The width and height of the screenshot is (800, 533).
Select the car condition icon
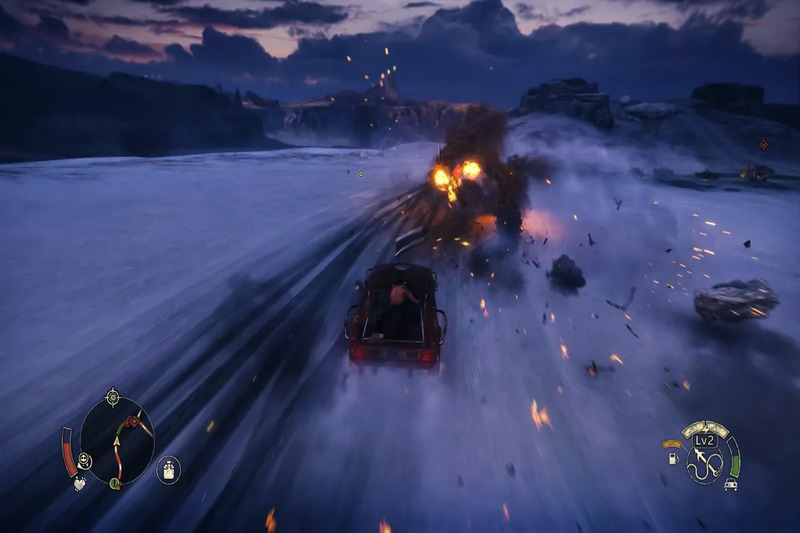click(731, 484)
